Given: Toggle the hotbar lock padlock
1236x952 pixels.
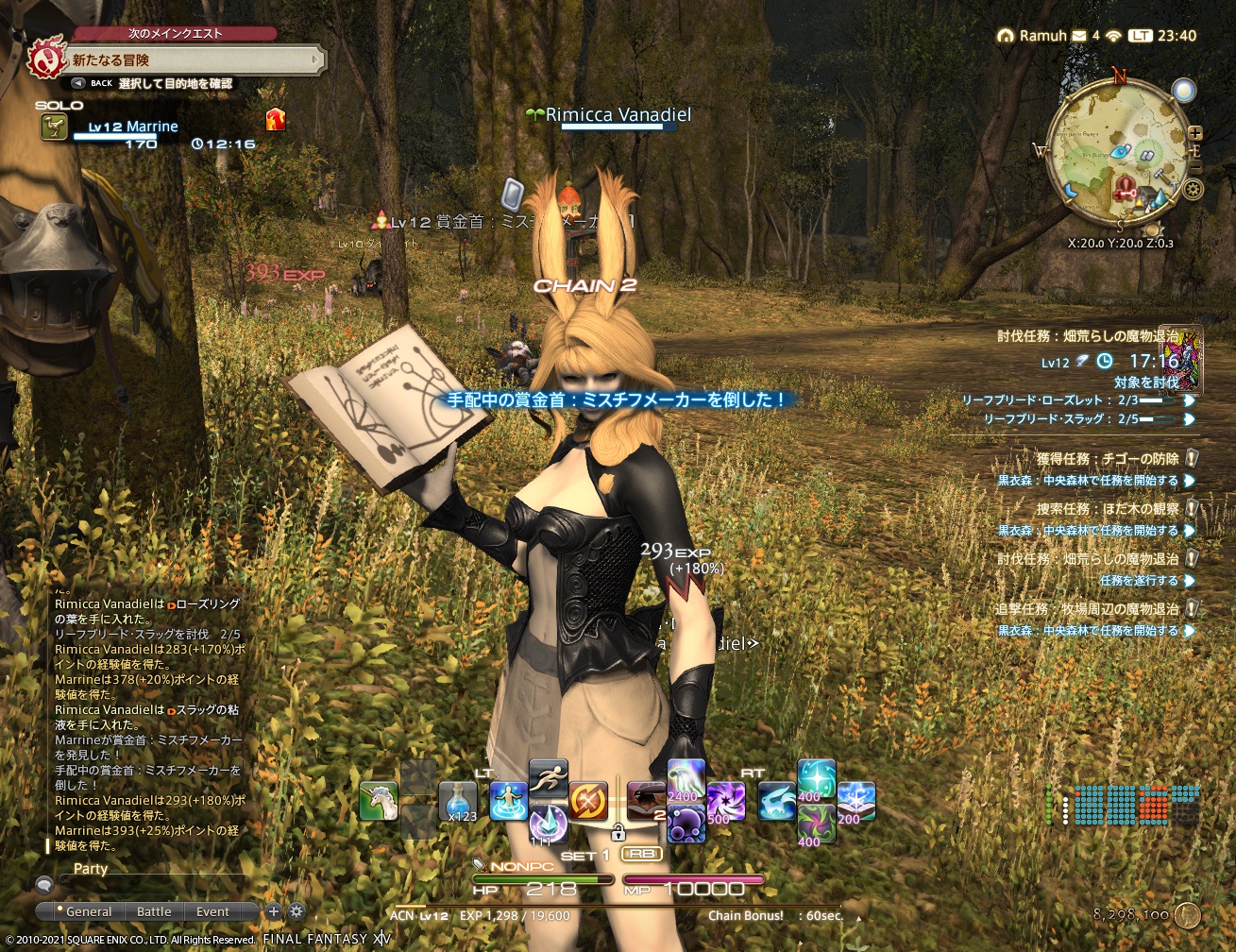Looking at the screenshot, I should point(620,831).
